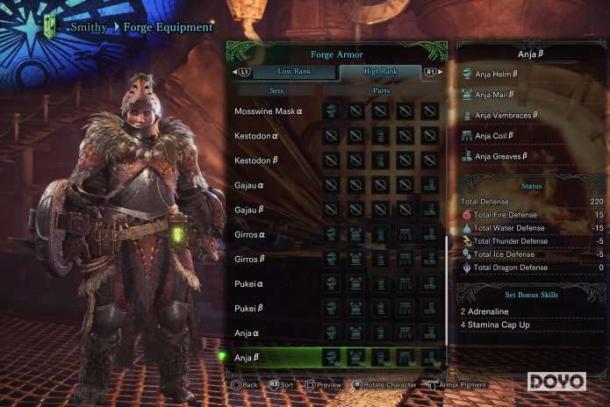This screenshot has height=407, width=610.
Task: Open the Girros β armor set
Action: pyautogui.click(x=251, y=259)
